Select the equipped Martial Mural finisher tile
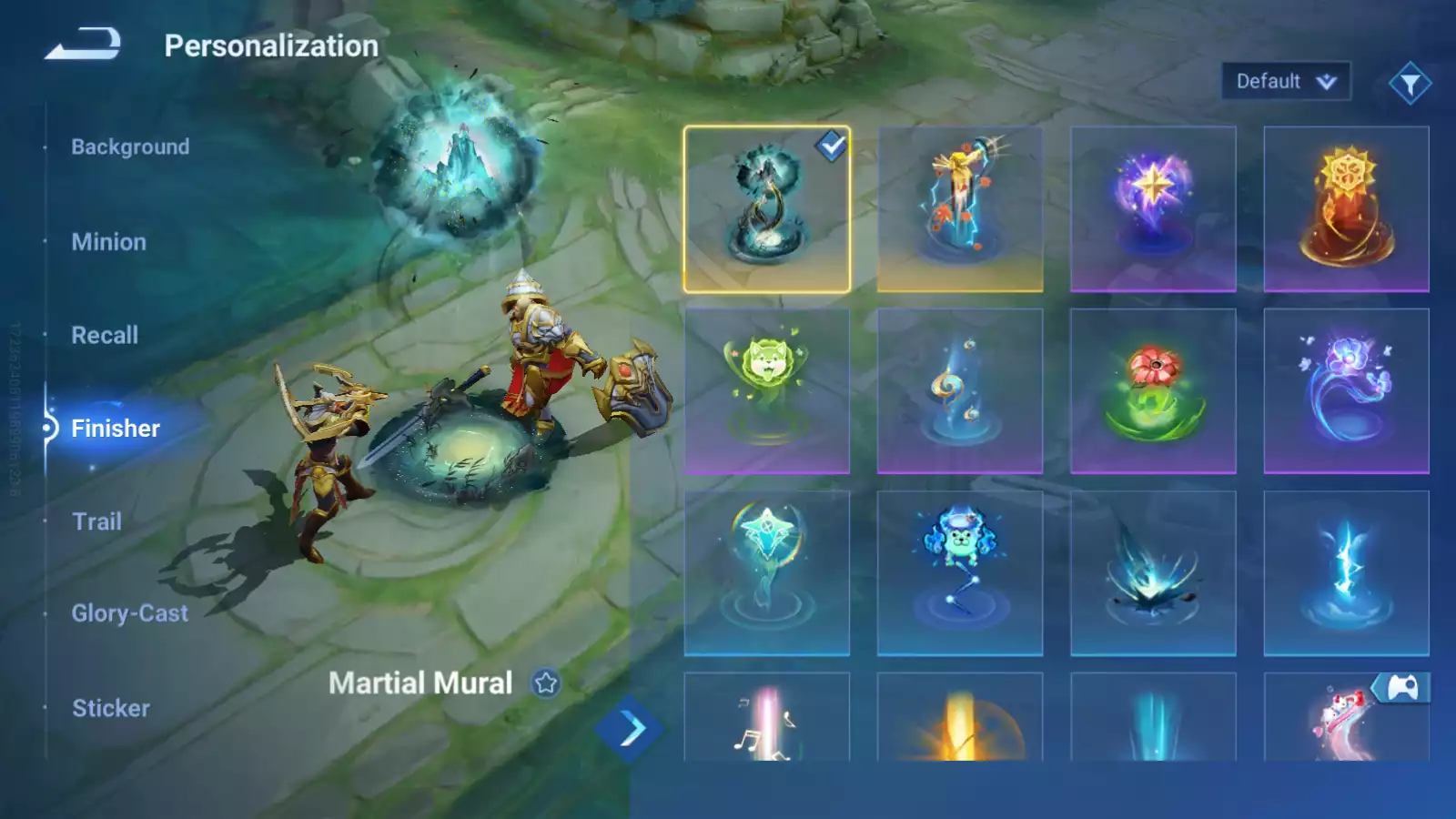 766,209
